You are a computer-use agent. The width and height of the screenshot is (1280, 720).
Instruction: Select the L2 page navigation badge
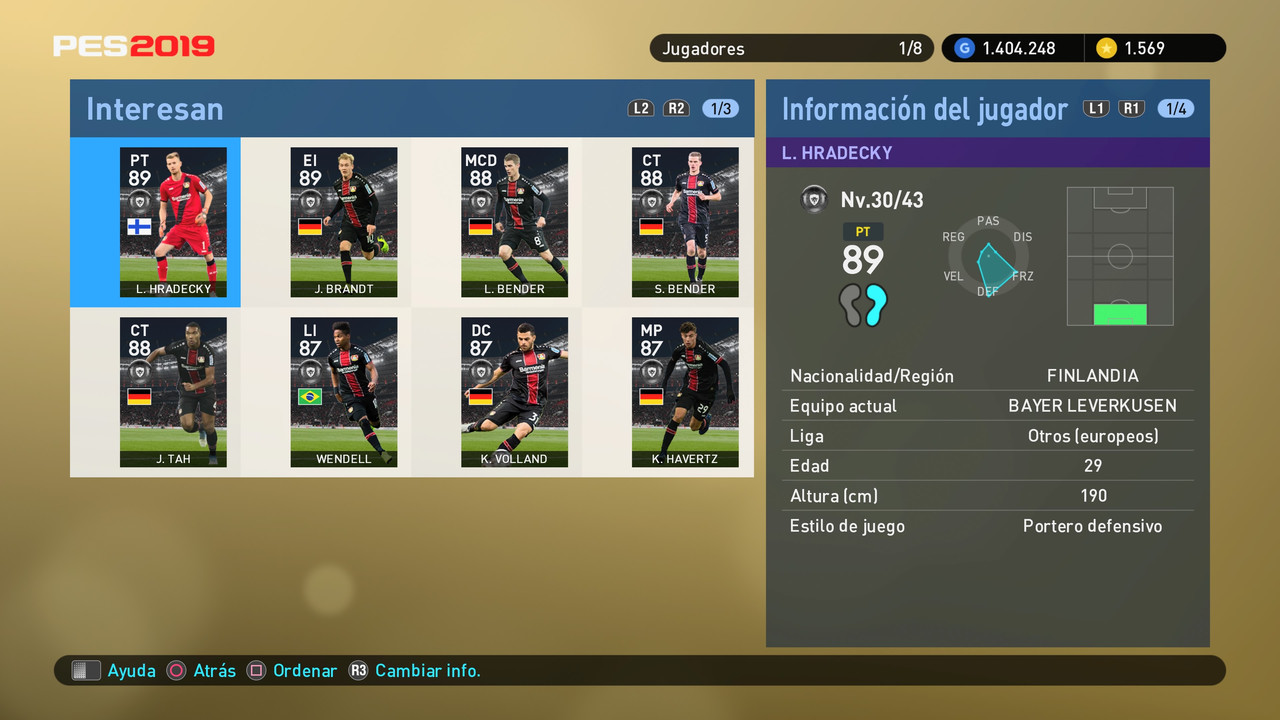(x=640, y=108)
